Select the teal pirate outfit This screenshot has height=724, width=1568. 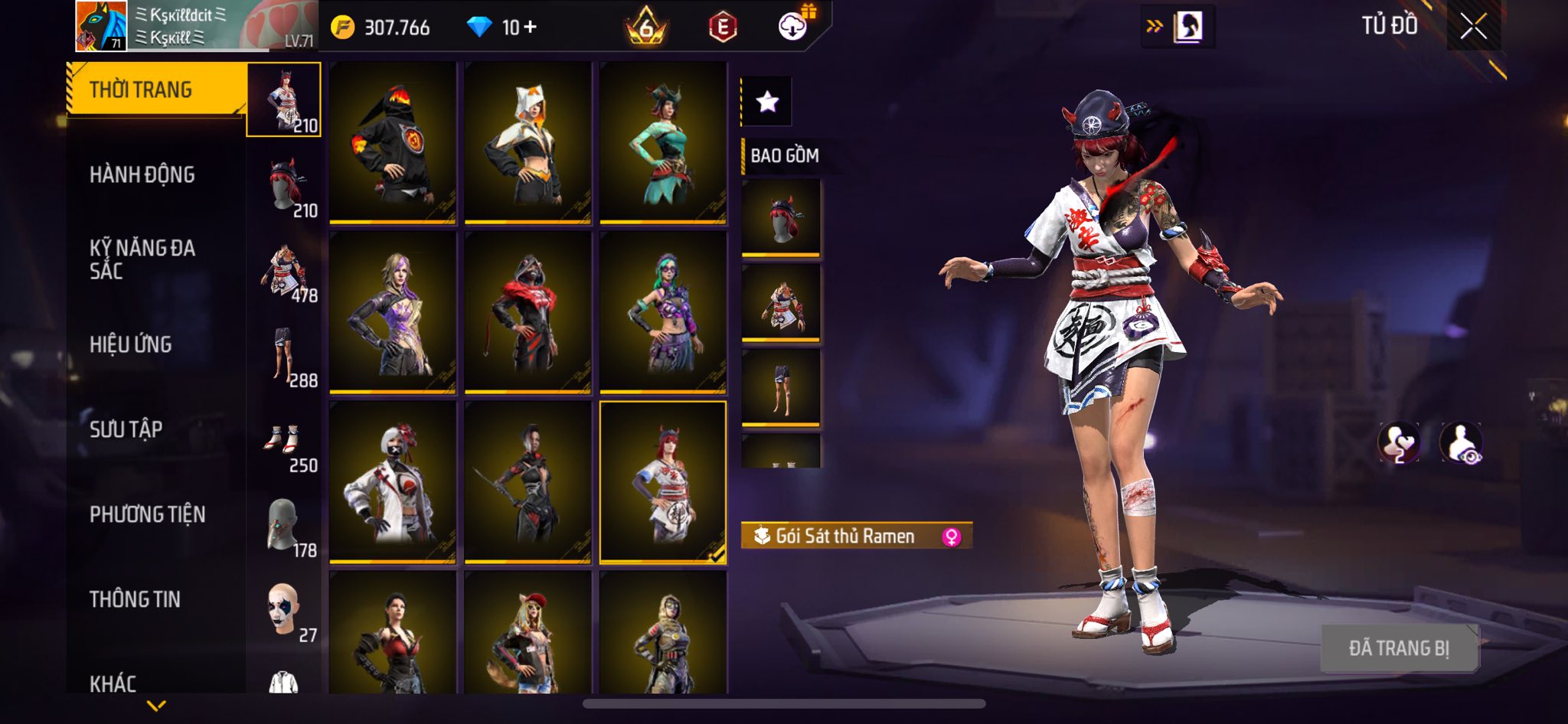[x=663, y=143]
